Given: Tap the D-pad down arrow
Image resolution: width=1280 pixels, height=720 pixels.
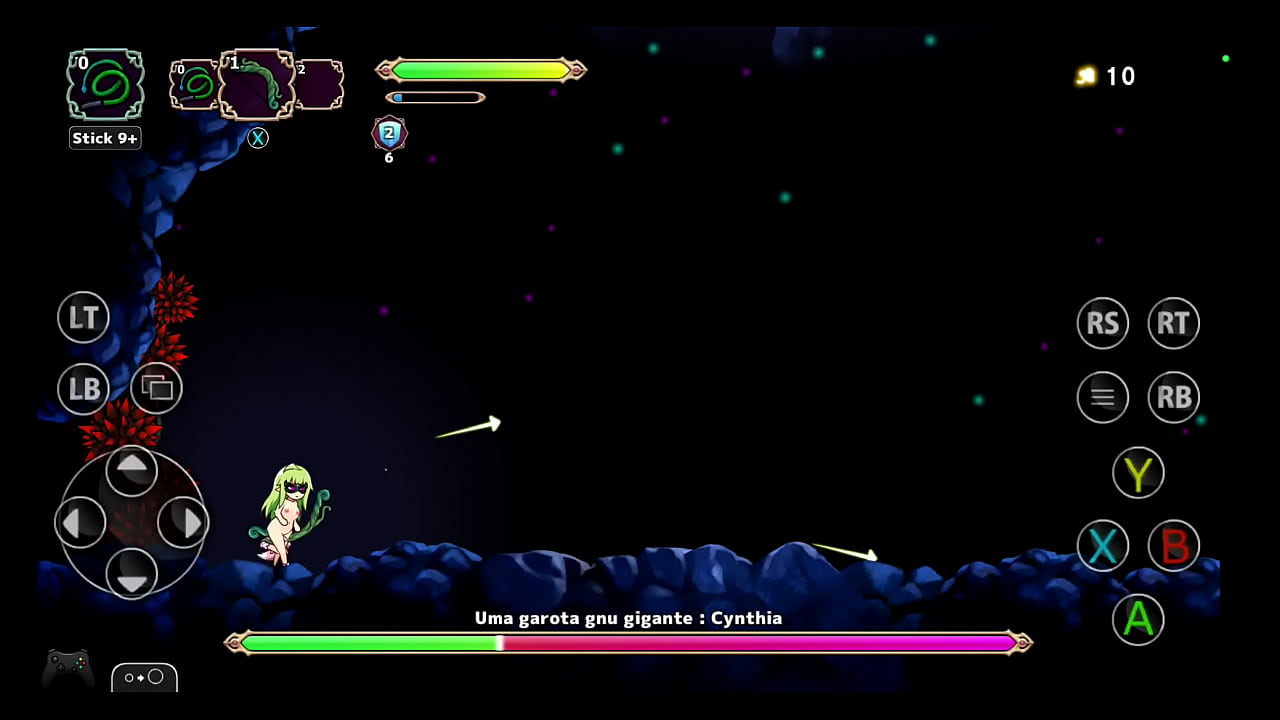Looking at the screenshot, I should [x=131, y=572].
